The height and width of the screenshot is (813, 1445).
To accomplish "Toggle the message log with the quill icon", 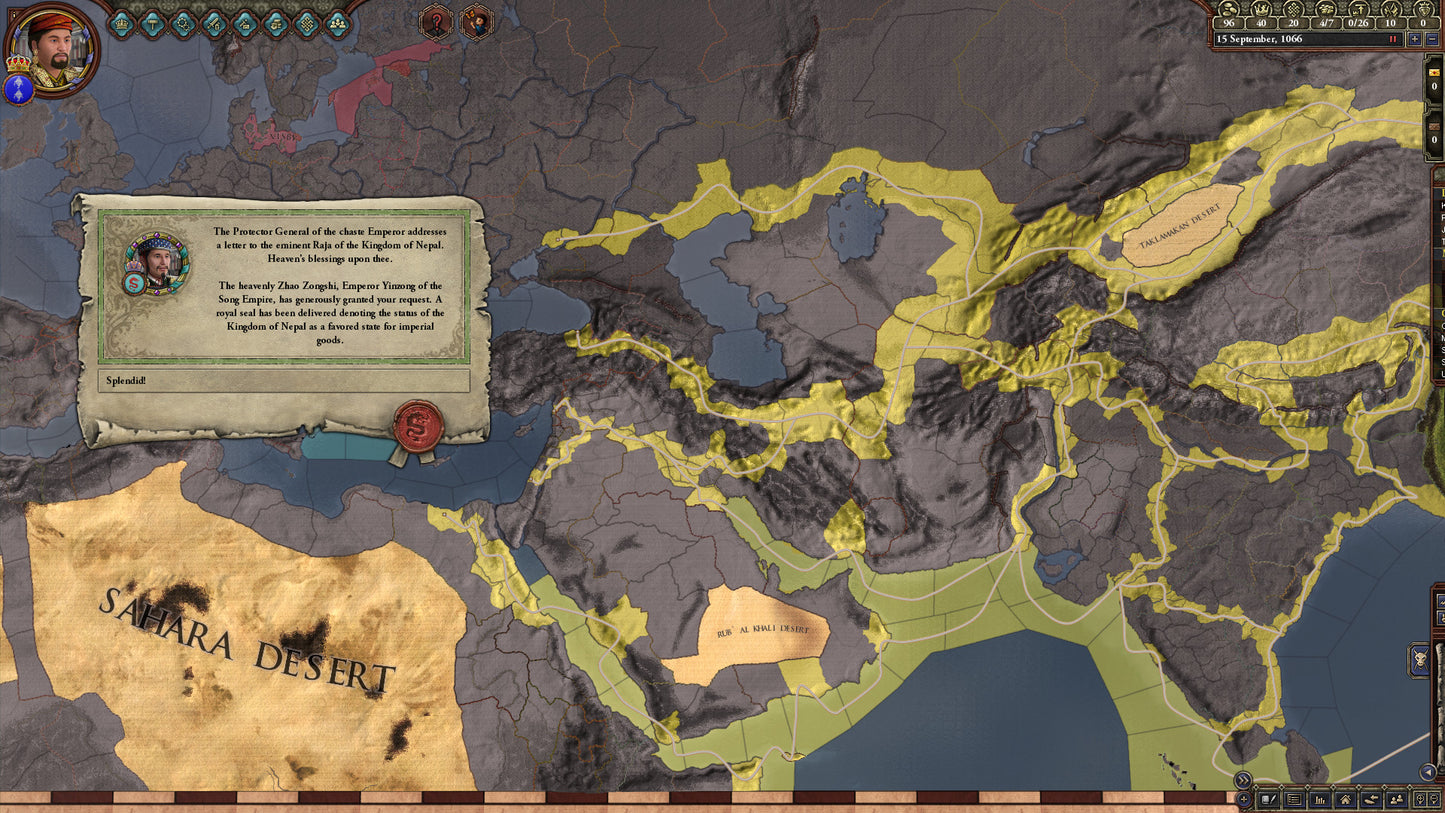I will click(1268, 799).
